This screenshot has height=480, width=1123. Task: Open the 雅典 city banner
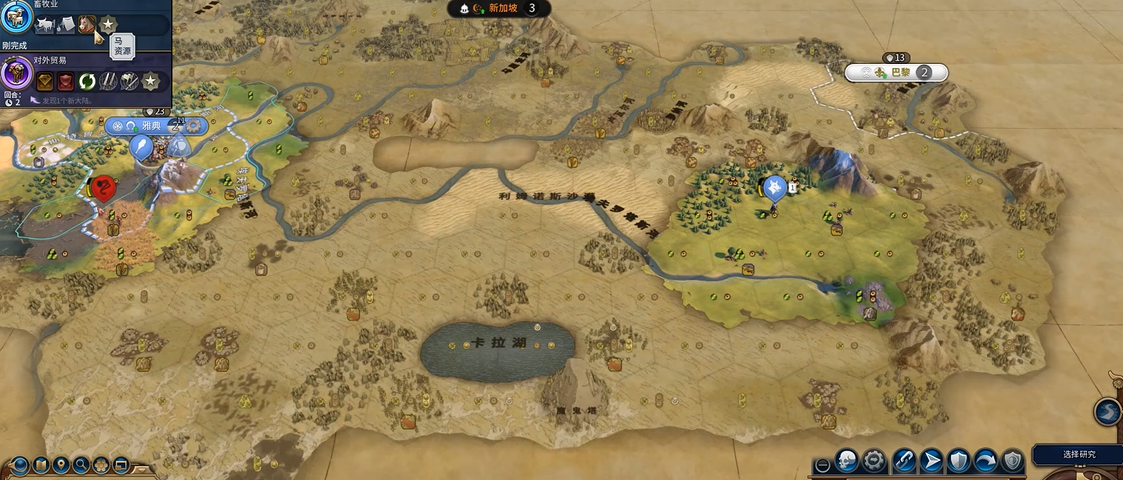(151, 126)
